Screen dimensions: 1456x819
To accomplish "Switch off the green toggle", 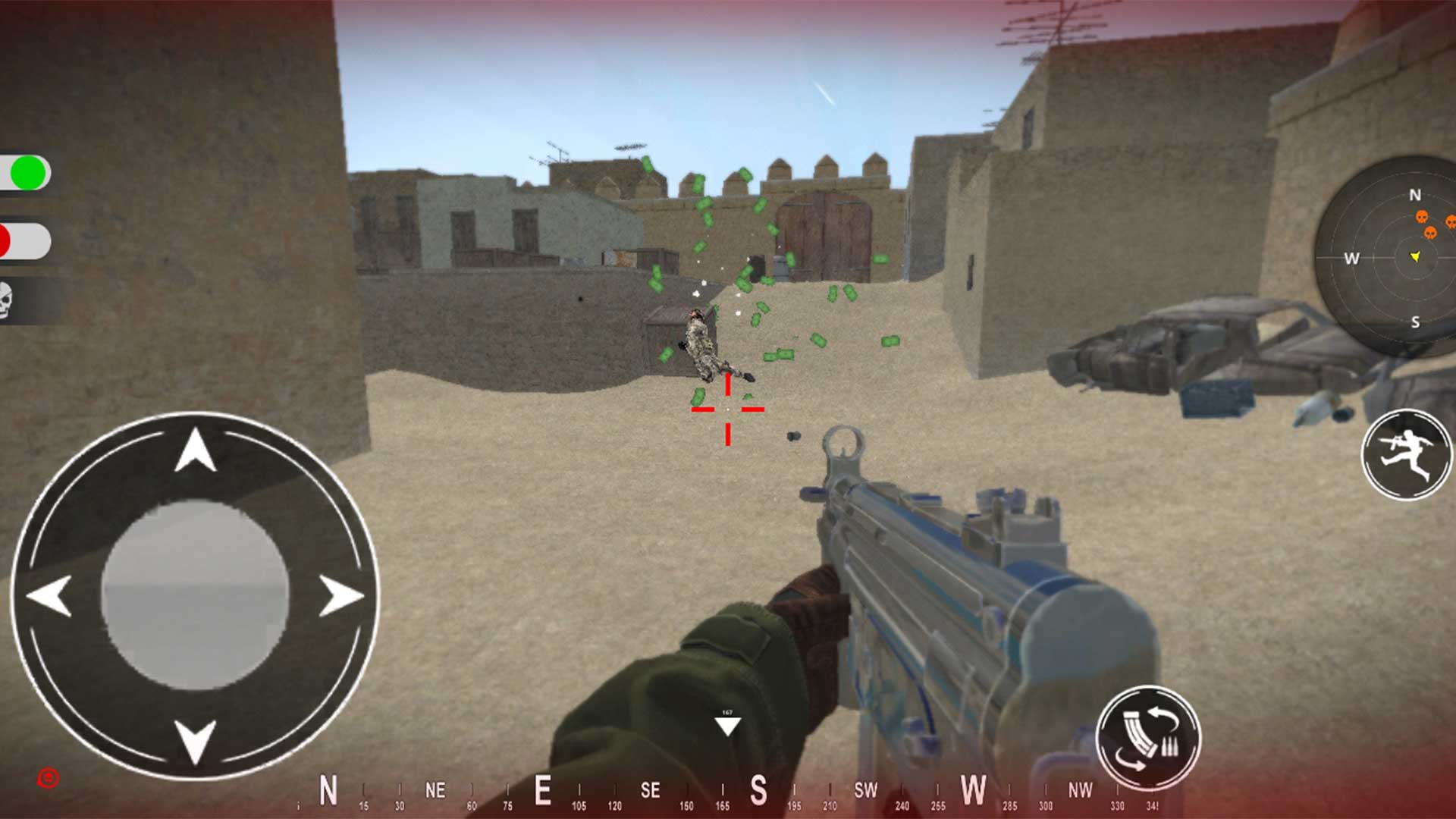I will point(28,173).
